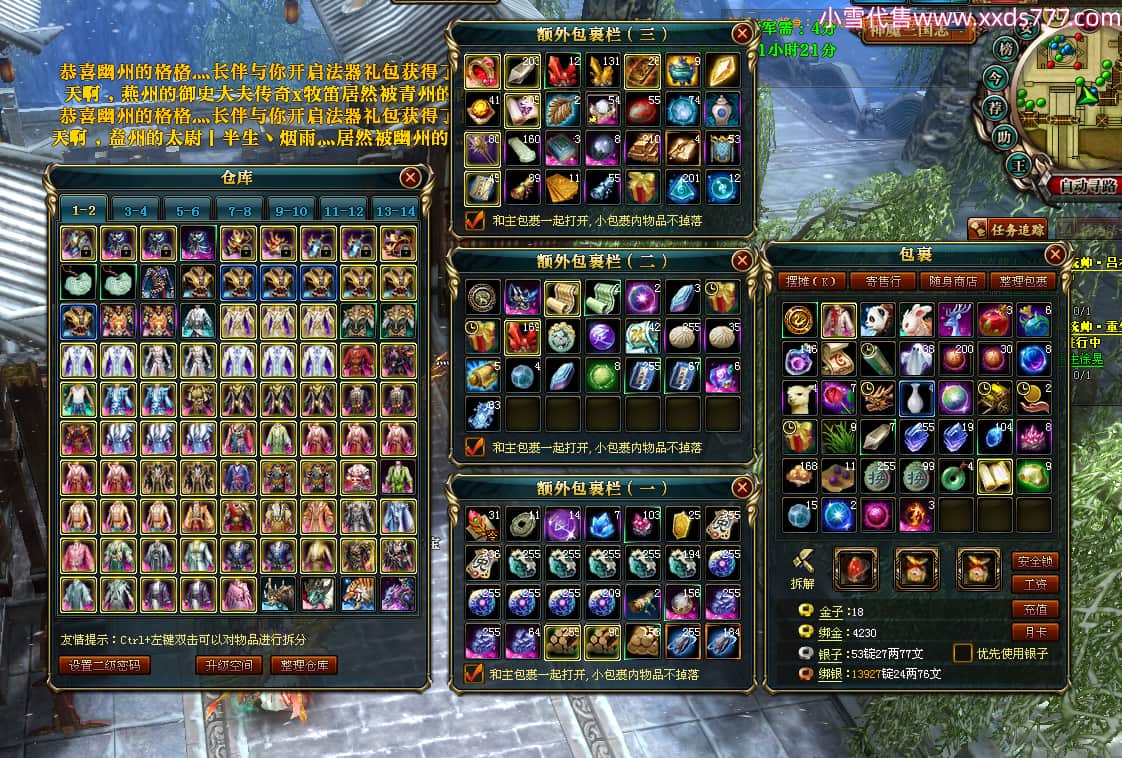Screen dimensions: 1122x758
Task: Close the 额外包裹栏（三）window
Action: [x=742, y=33]
